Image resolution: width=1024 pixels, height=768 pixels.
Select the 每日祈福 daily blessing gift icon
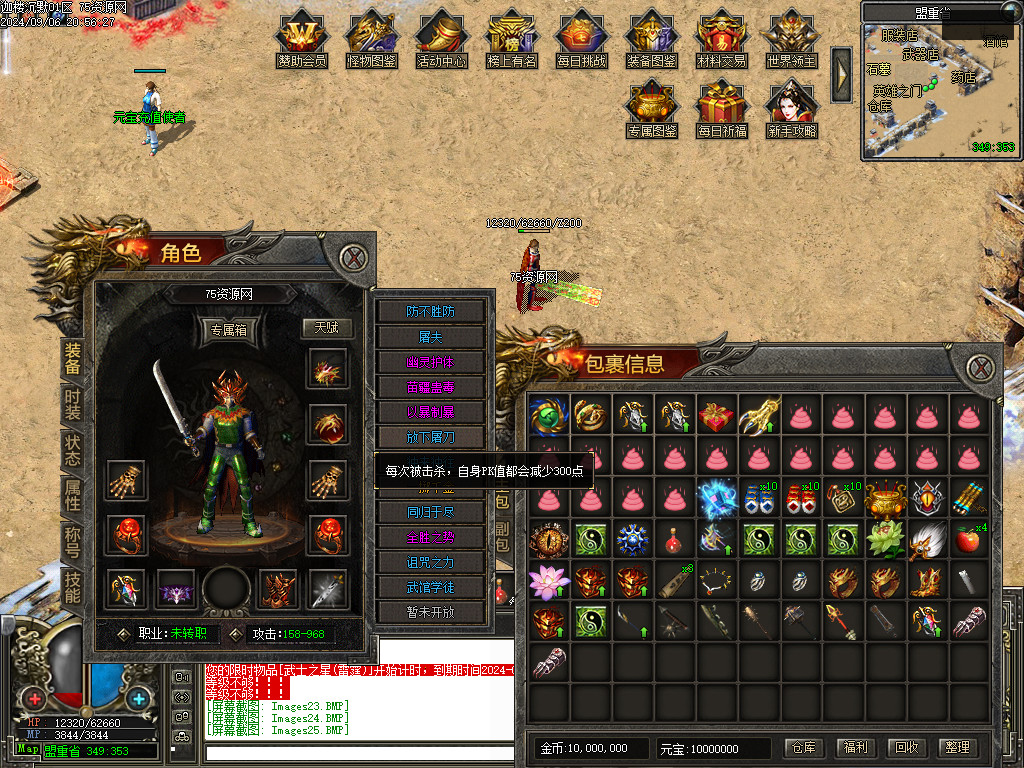(x=722, y=108)
